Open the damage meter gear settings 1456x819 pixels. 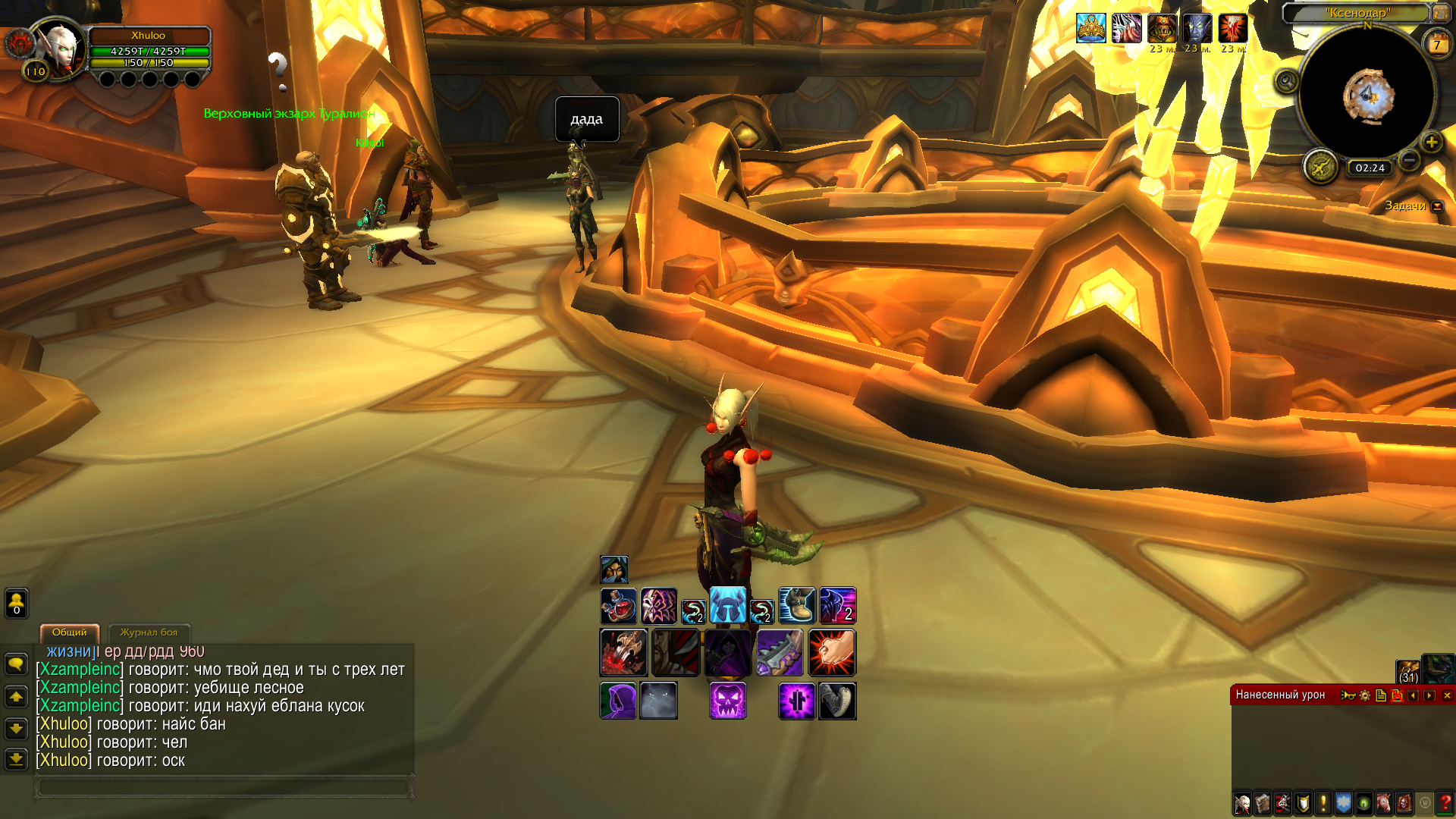tap(1365, 695)
